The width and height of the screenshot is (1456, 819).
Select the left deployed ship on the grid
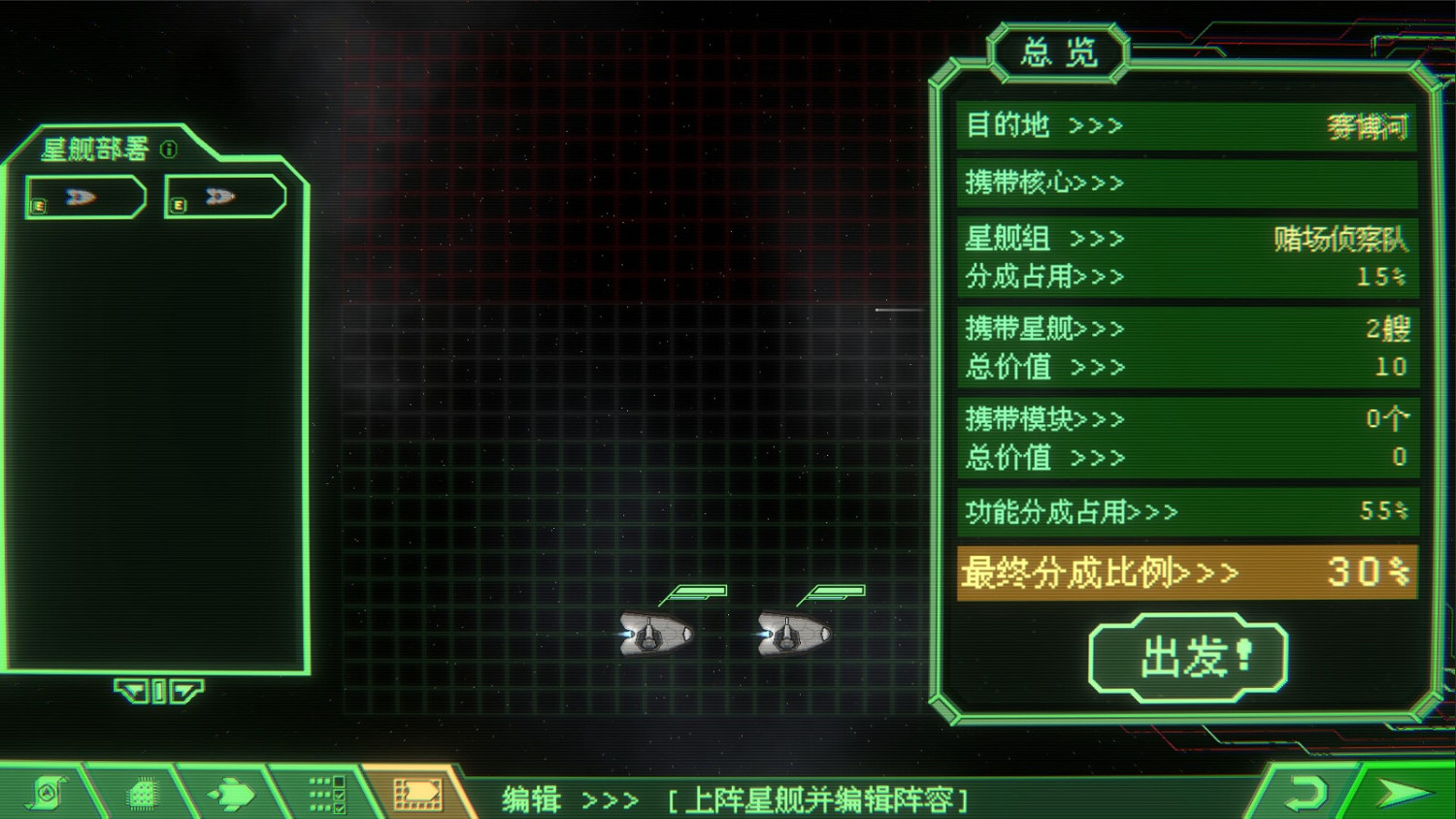coord(652,633)
